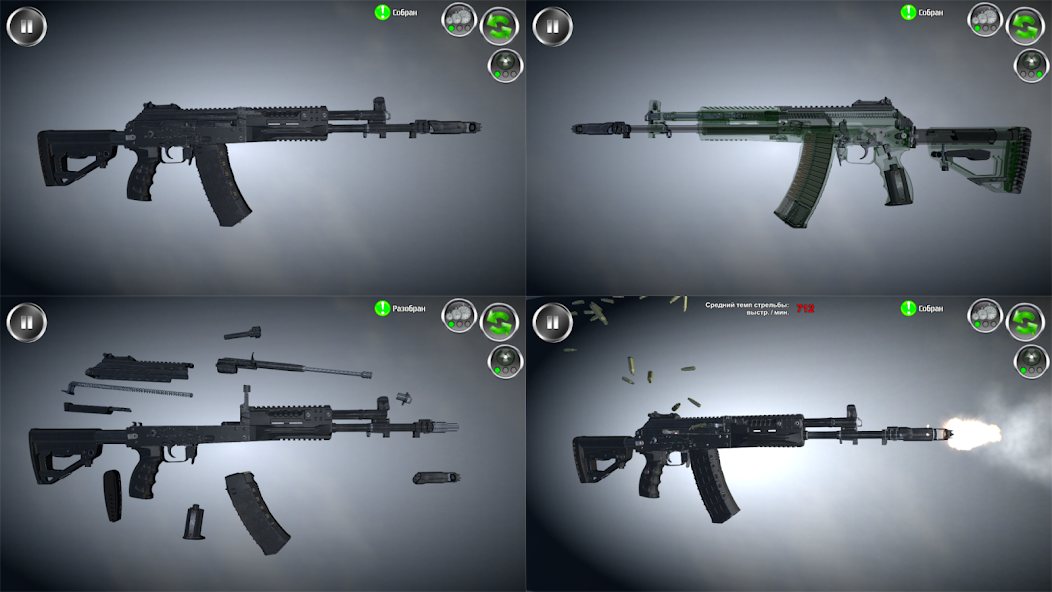Pause the scene where the rifle is firing
This screenshot has height=592, width=1052.
click(553, 322)
